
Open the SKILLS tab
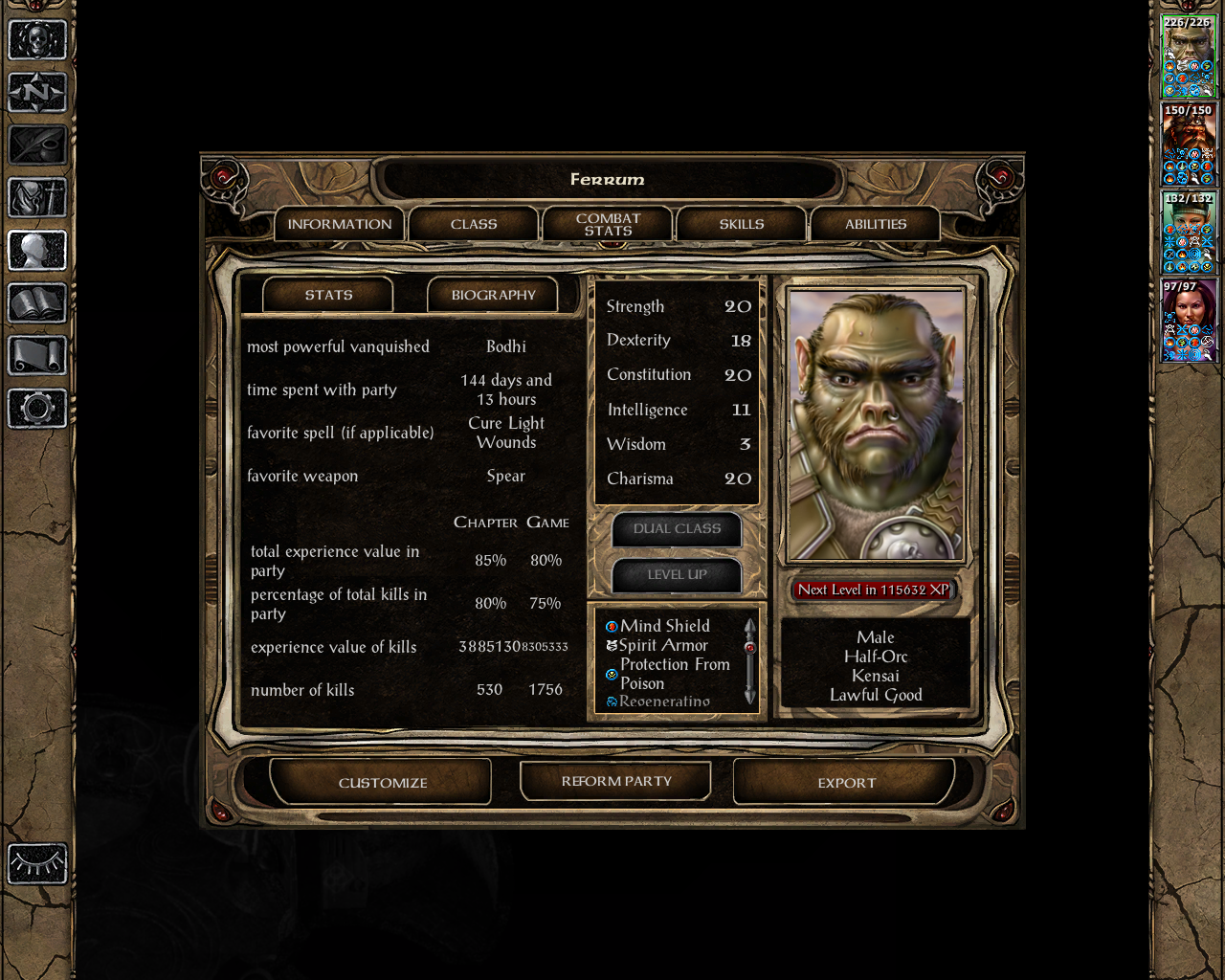click(741, 223)
